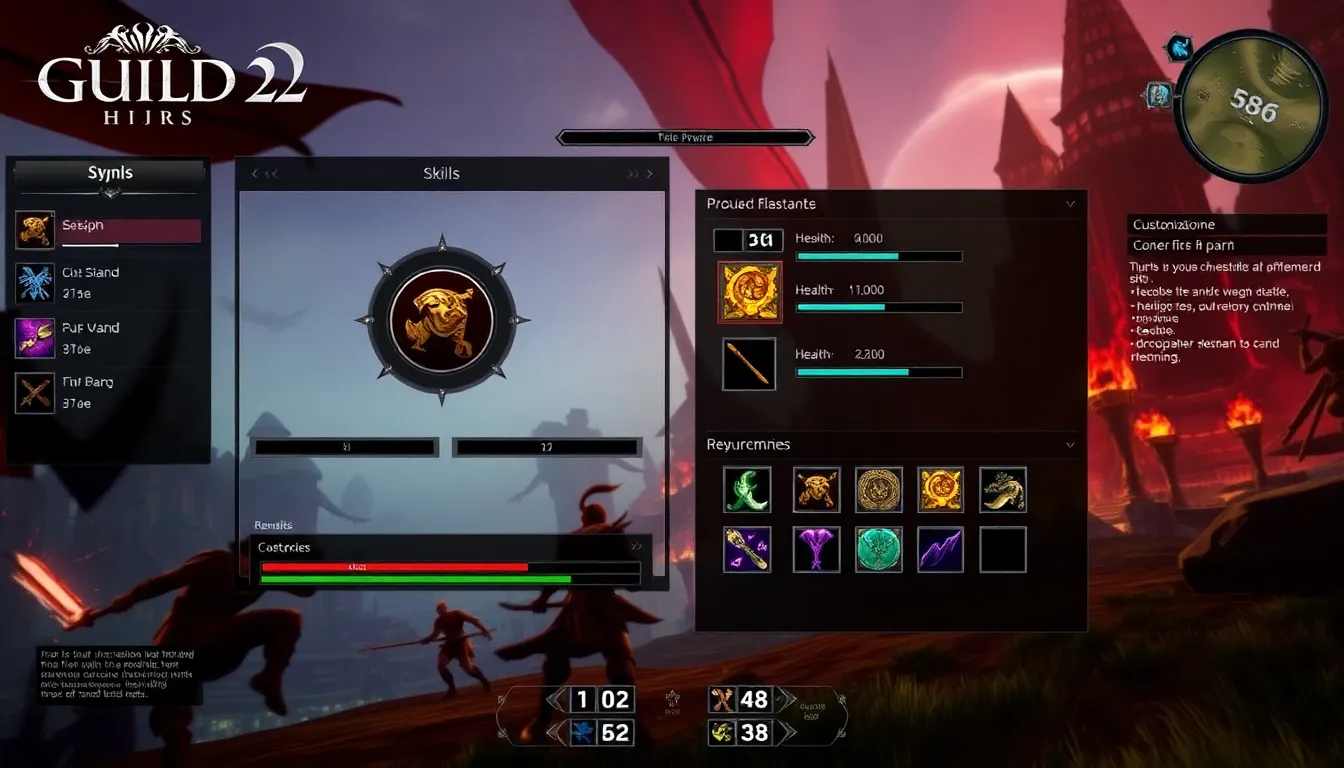This screenshot has height=768, width=1344.
Task: Activate the hotbar slot showing 48
Action: pyautogui.click(x=741, y=699)
